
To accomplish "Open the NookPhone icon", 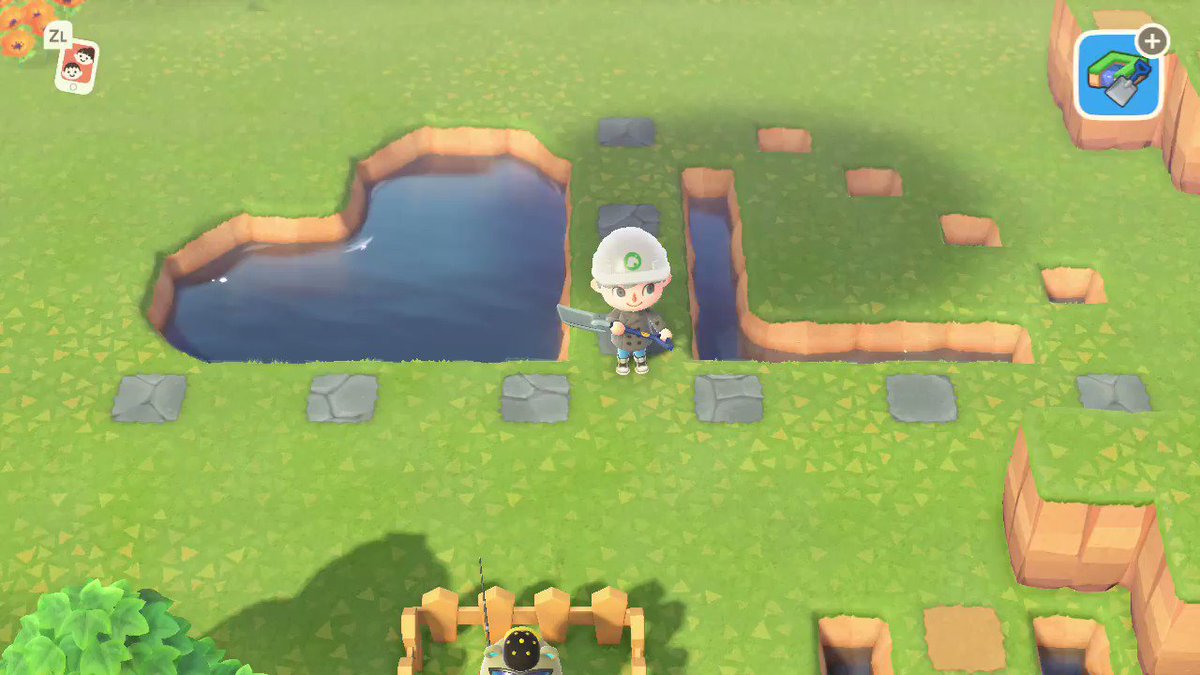I will click(76, 66).
